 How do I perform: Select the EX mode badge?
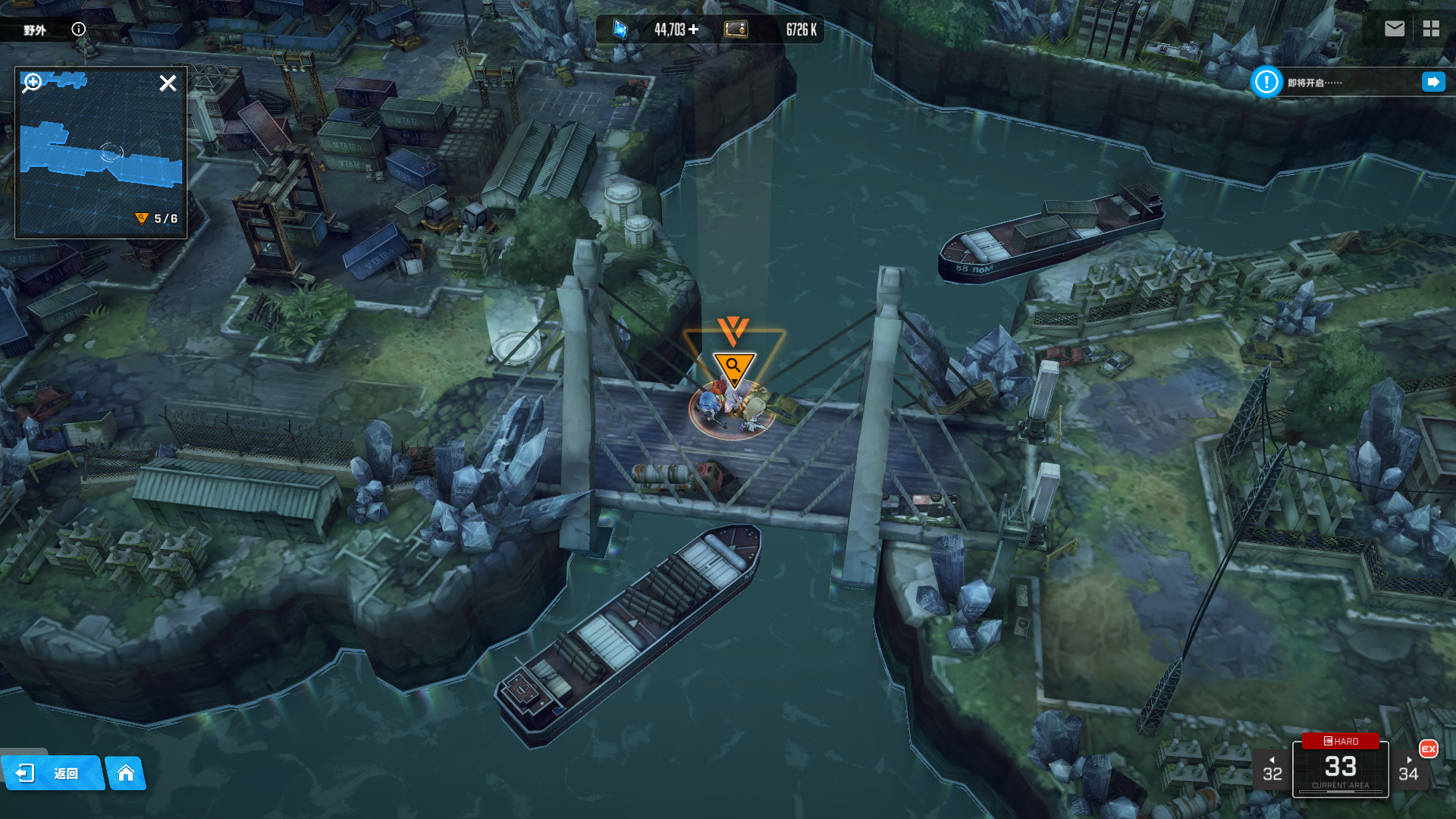coord(1429,748)
